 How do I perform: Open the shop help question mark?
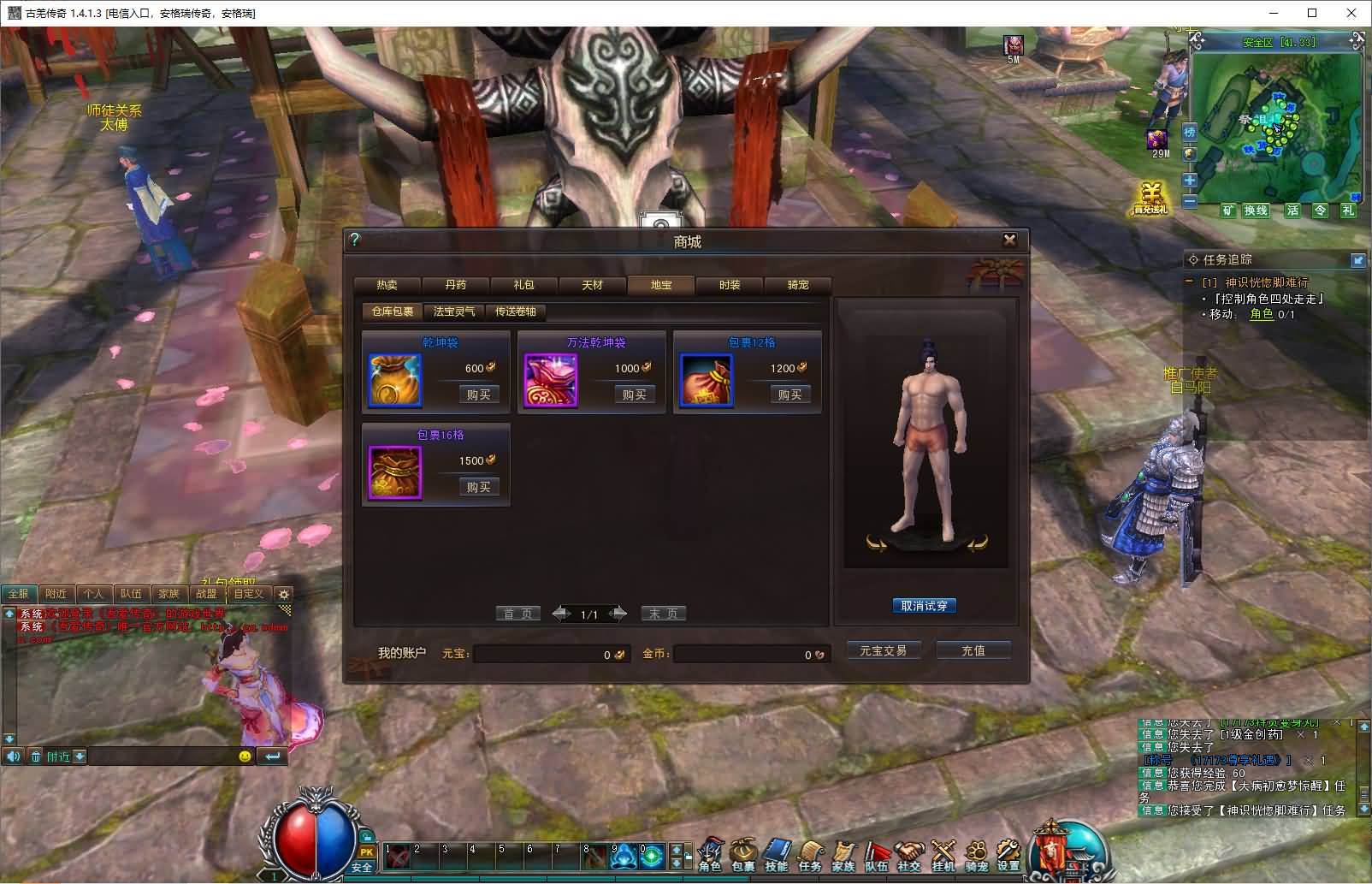(x=355, y=240)
